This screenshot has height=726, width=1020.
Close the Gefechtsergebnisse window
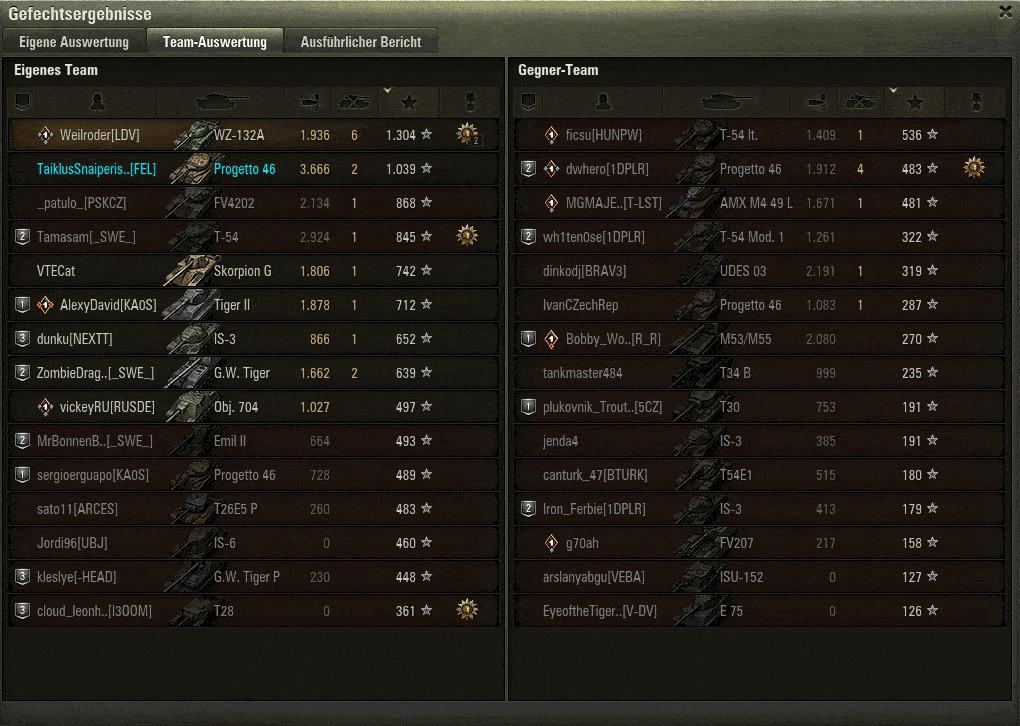tap(1005, 11)
